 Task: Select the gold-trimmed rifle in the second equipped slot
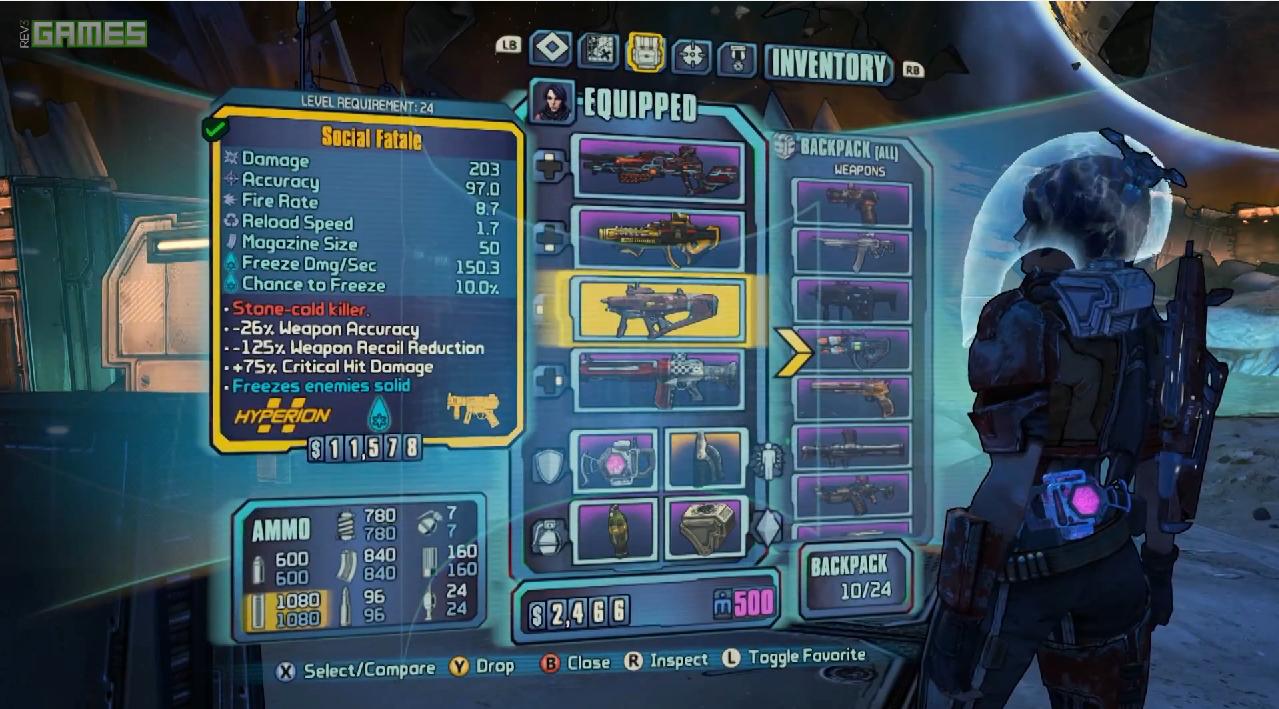pos(657,237)
